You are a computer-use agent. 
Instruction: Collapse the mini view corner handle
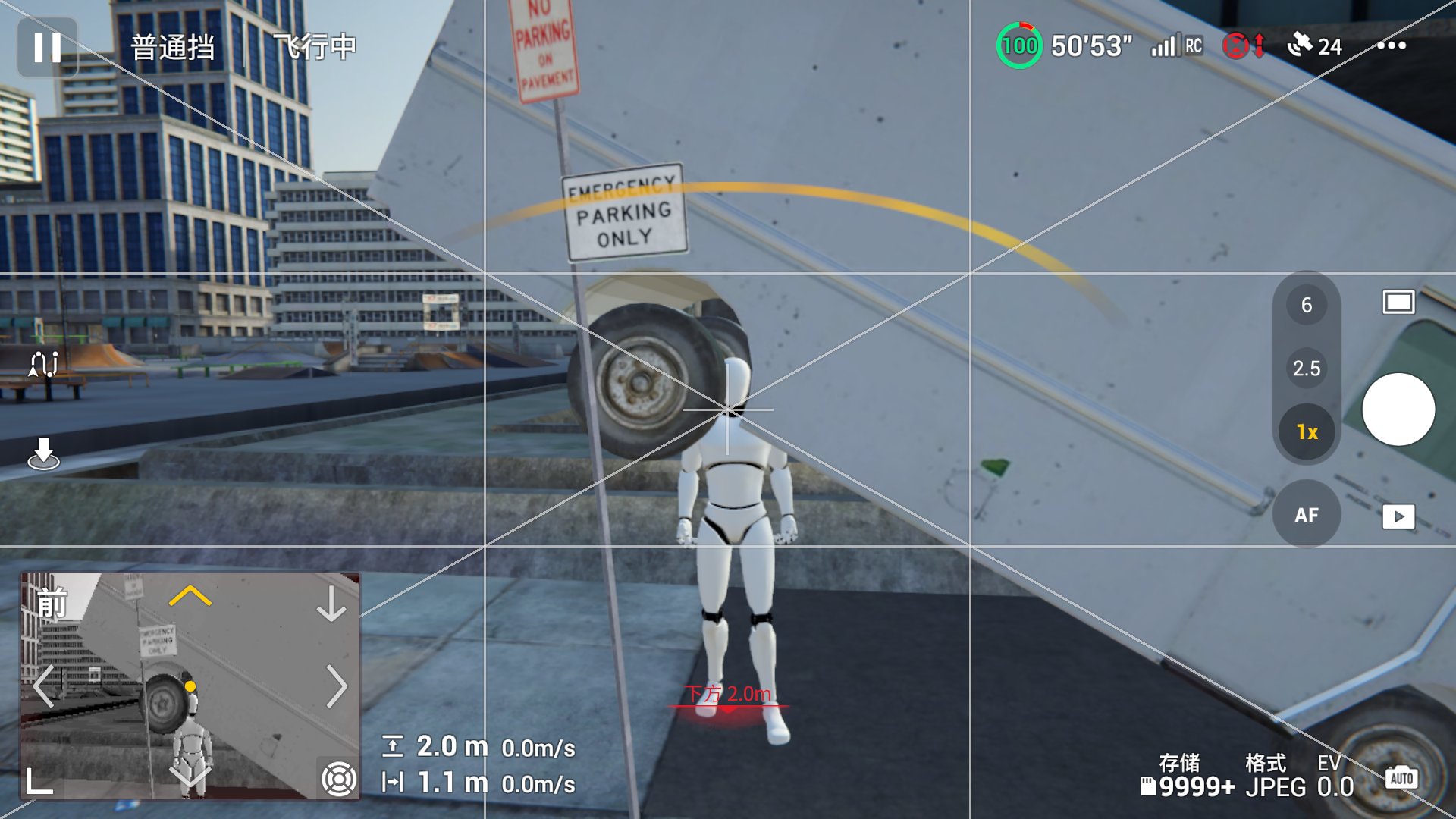[39, 781]
